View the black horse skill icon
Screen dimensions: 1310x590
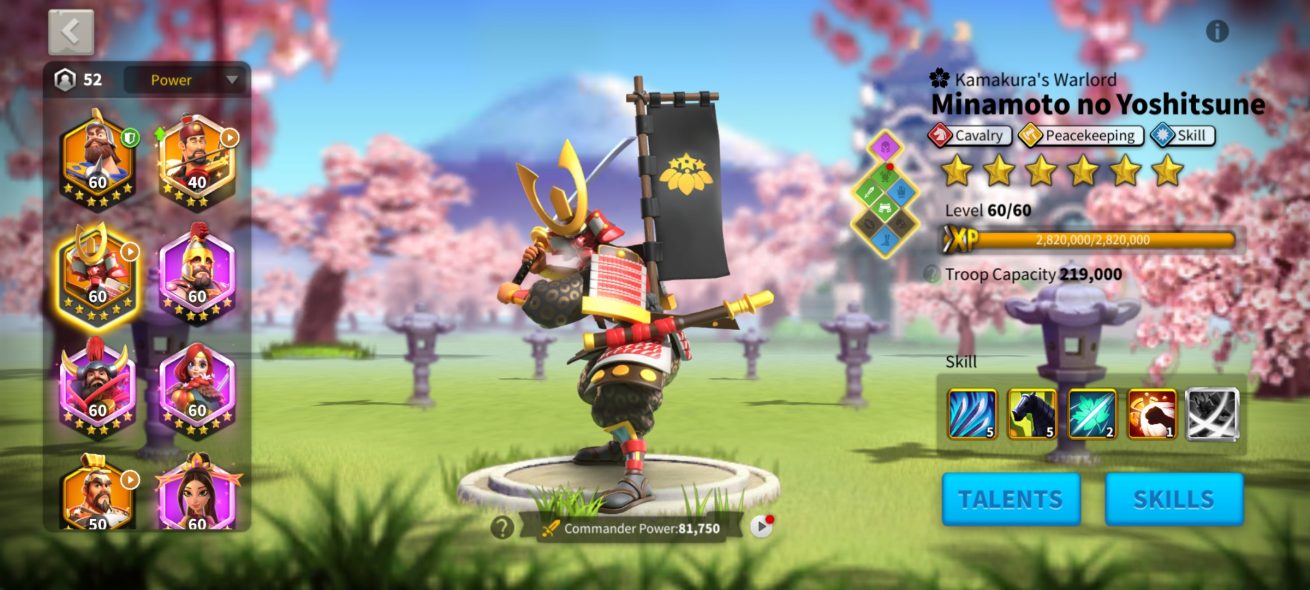[1032, 415]
